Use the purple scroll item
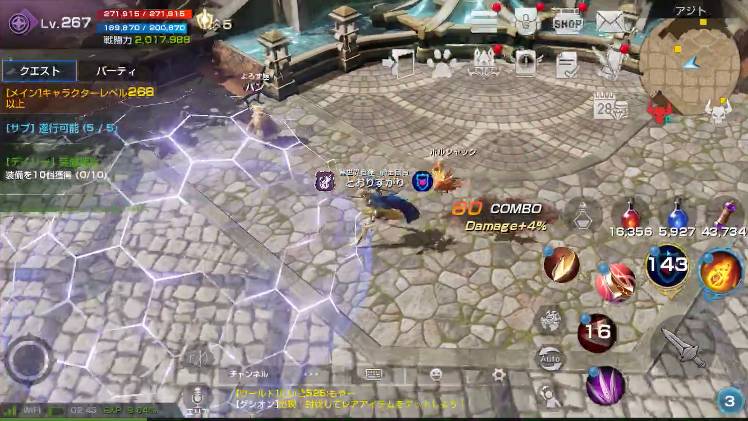 (x=723, y=214)
